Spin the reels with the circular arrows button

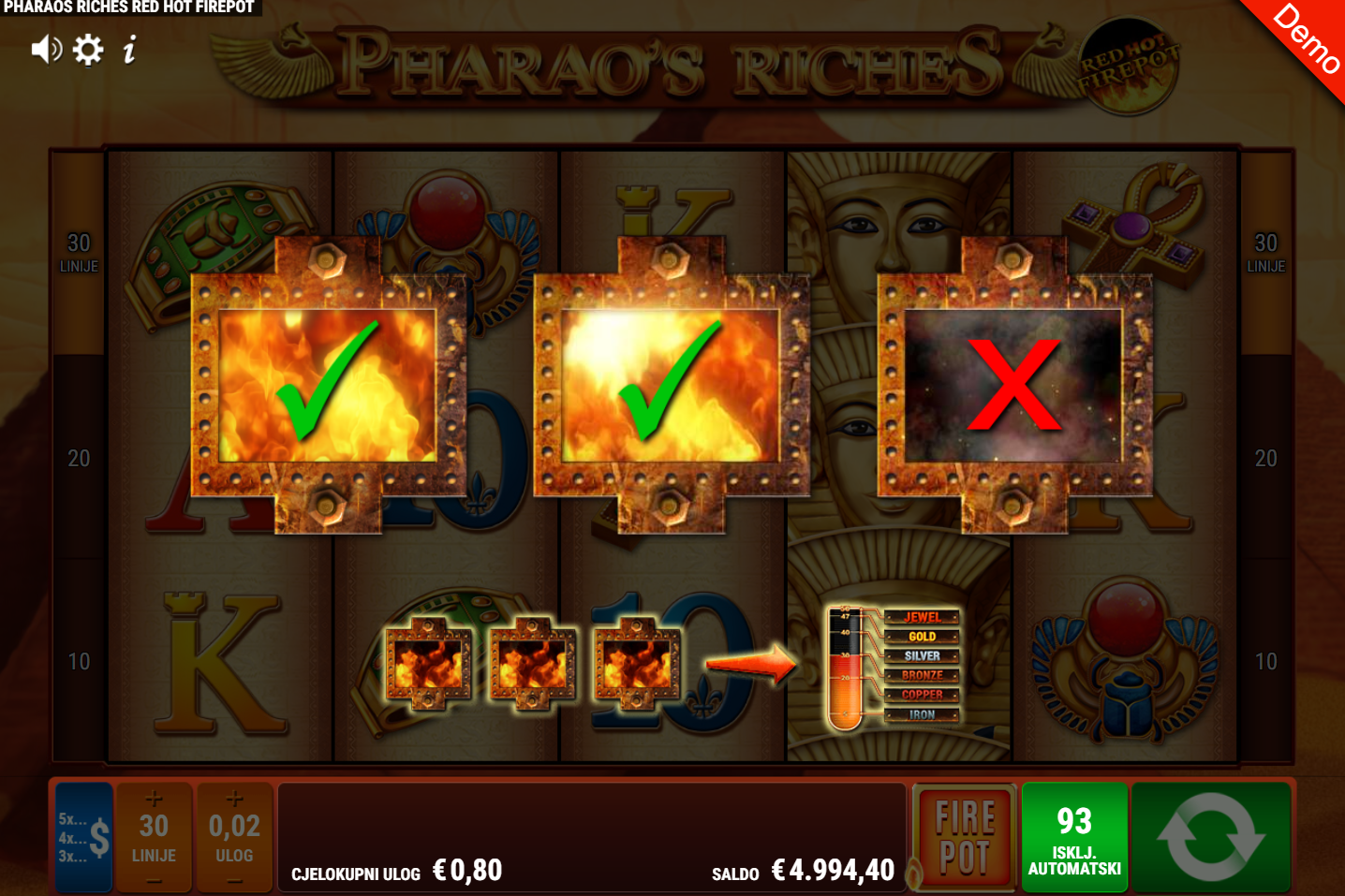(x=1211, y=837)
